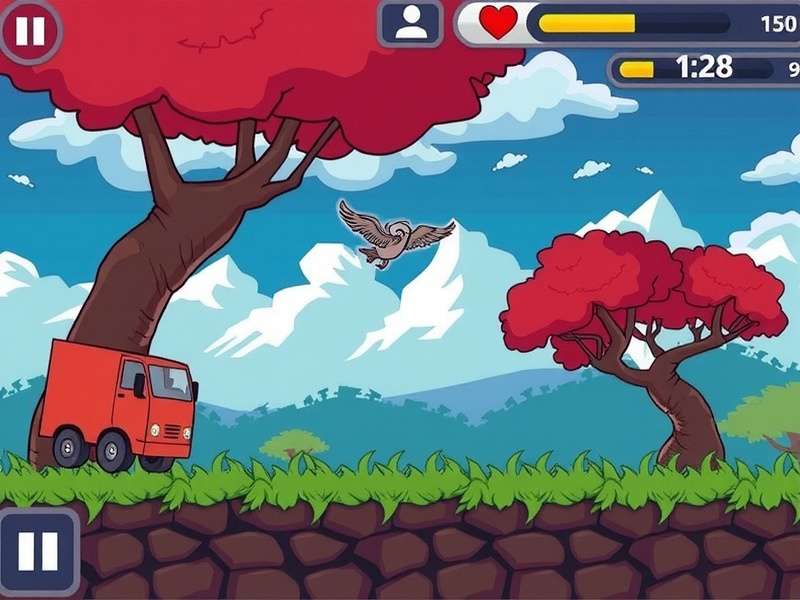Click the dark blue square pause button
Screen dimensions: 800x600
pos(38,551)
